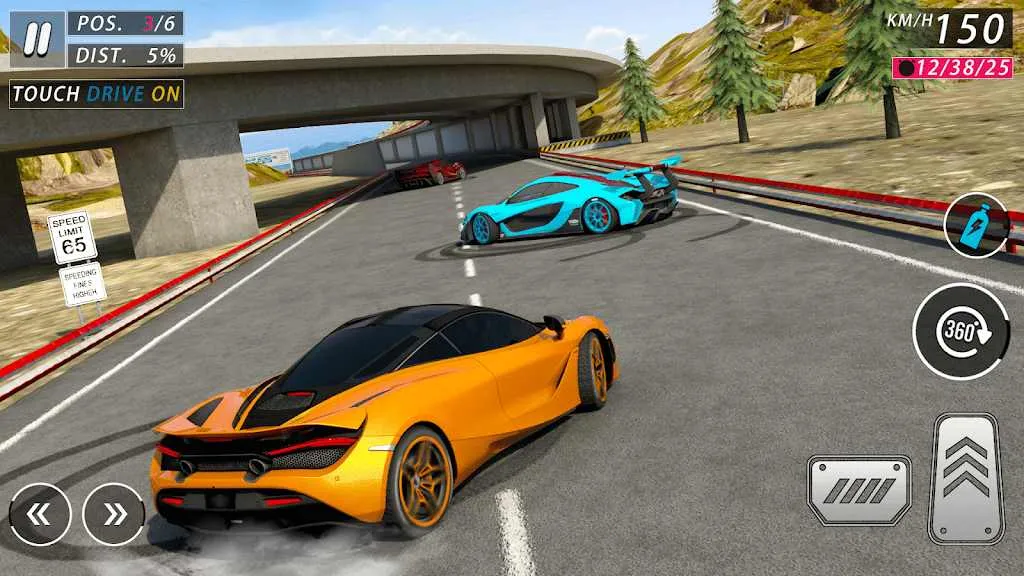The width and height of the screenshot is (1024, 576).
Task: Toggle the Touch Drive On setting
Action: 97,94
